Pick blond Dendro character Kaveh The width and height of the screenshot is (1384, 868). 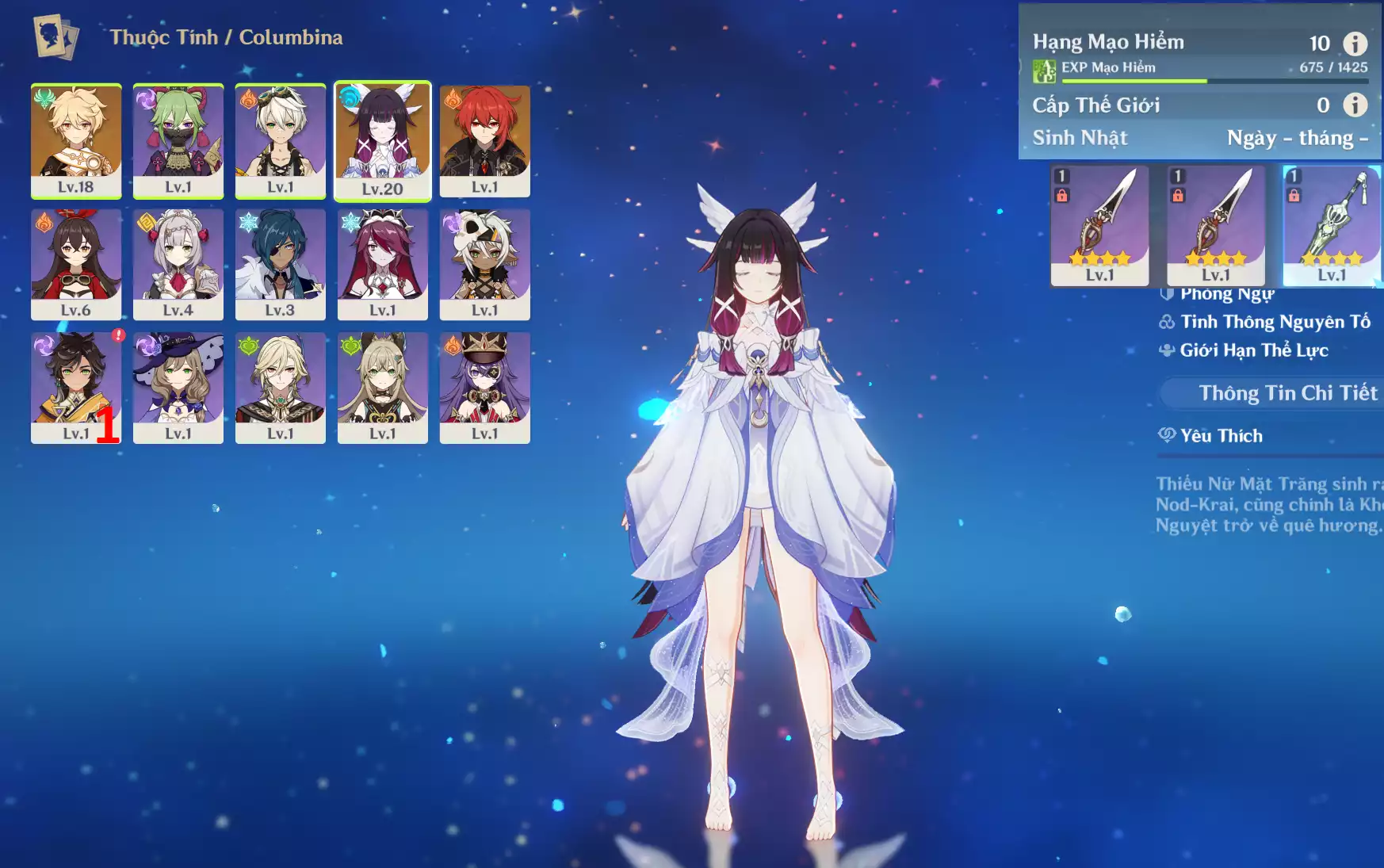coord(281,388)
